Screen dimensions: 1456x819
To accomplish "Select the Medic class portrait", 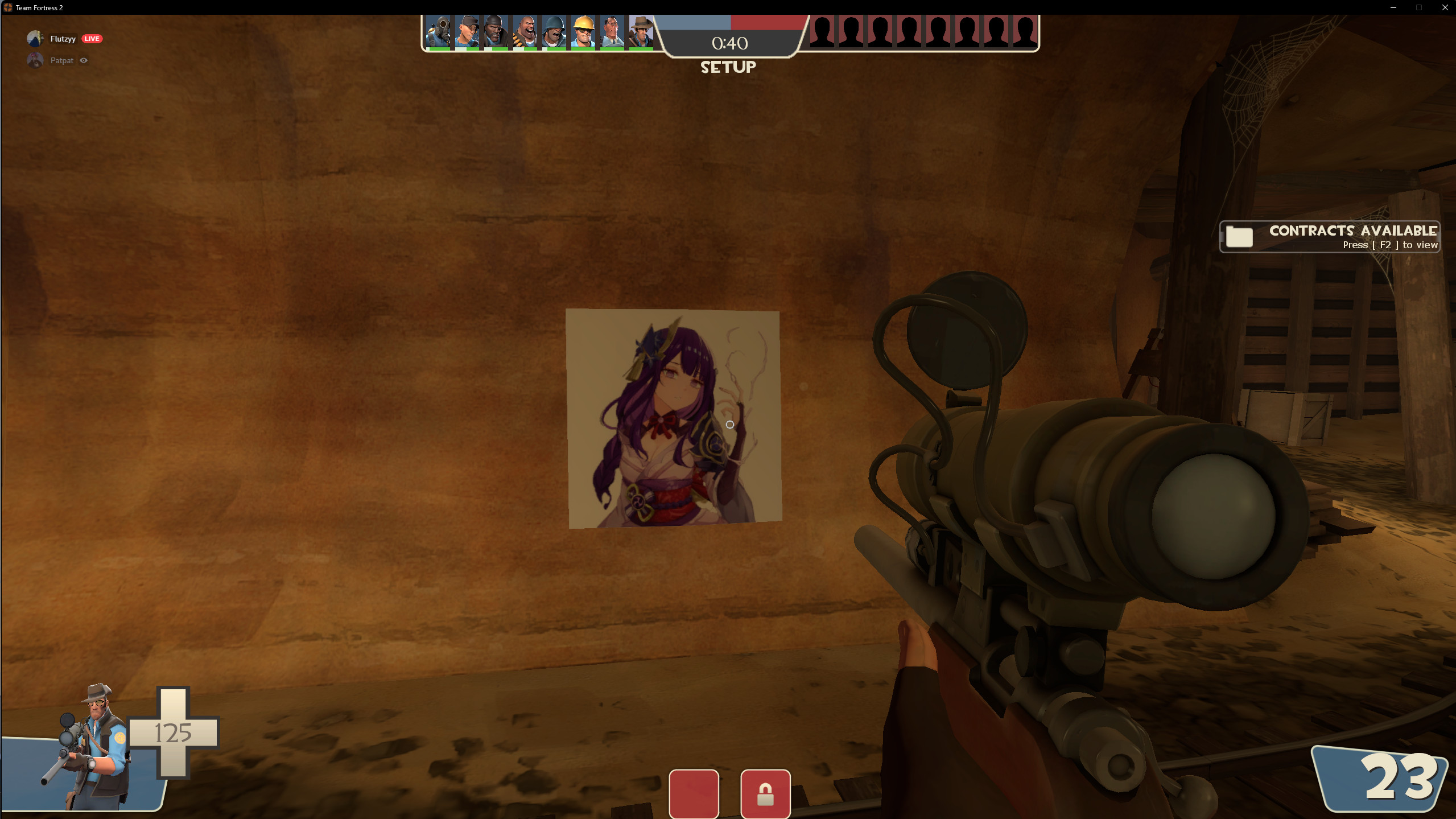I will pyautogui.click(x=613, y=32).
